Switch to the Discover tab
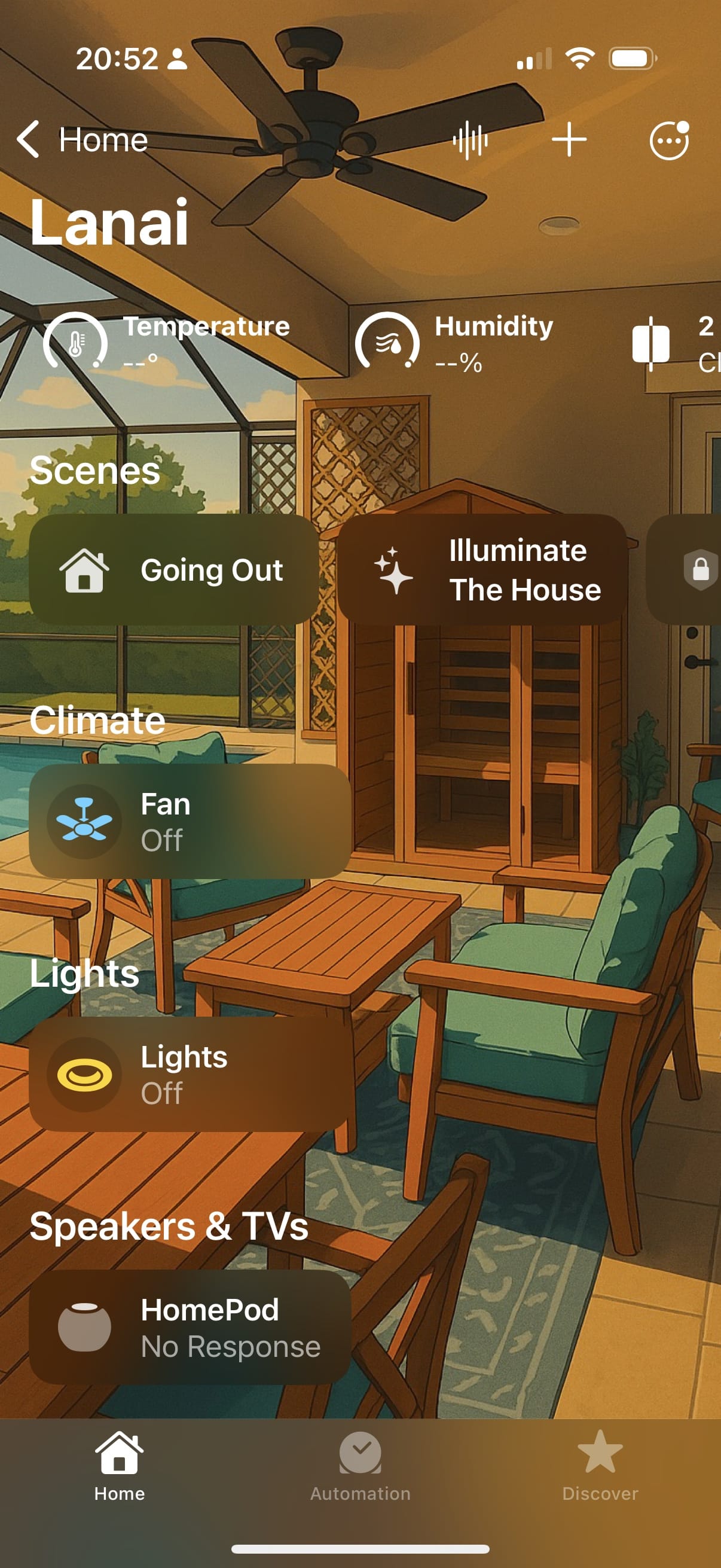721x1568 pixels. [600, 1467]
